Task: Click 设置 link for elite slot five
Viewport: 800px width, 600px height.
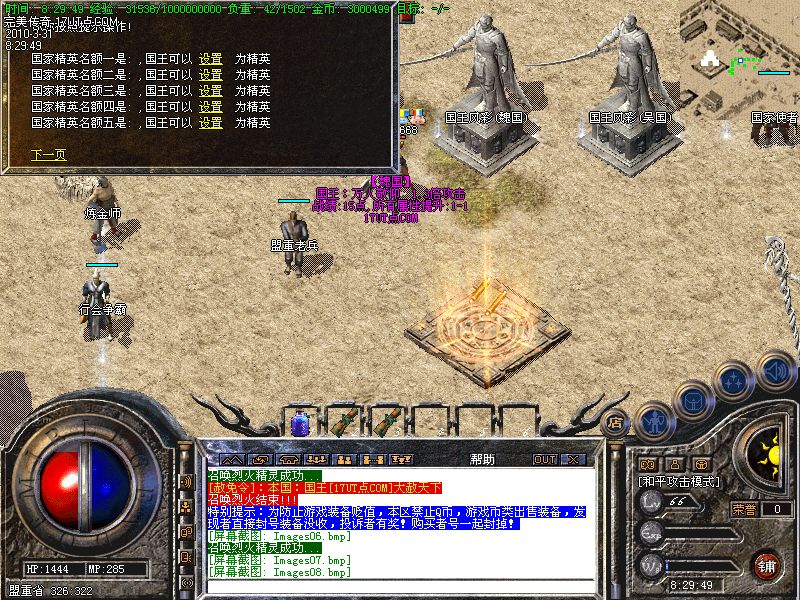Action: [x=210, y=123]
